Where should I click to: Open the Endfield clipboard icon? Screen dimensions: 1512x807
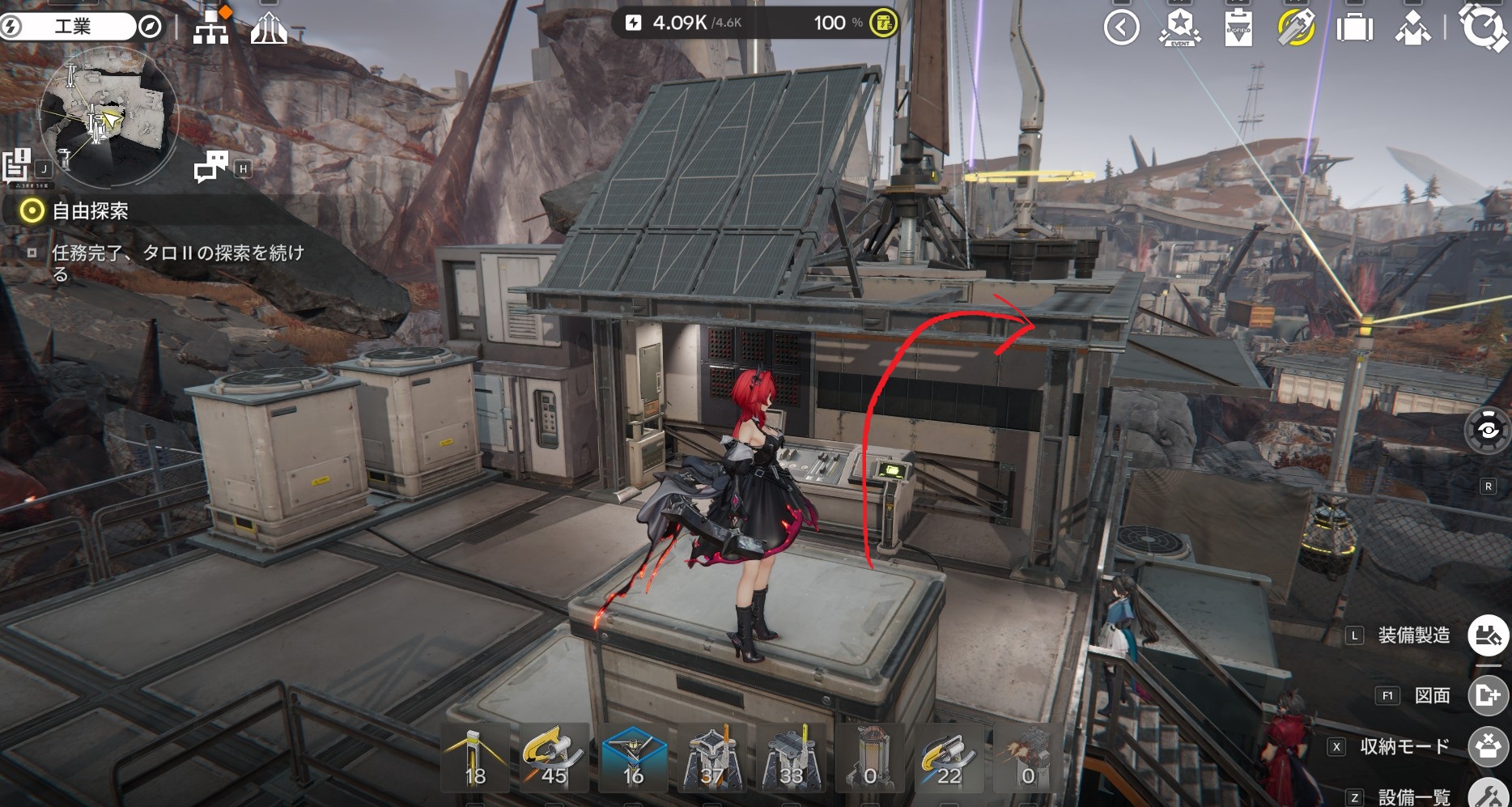point(1238,28)
